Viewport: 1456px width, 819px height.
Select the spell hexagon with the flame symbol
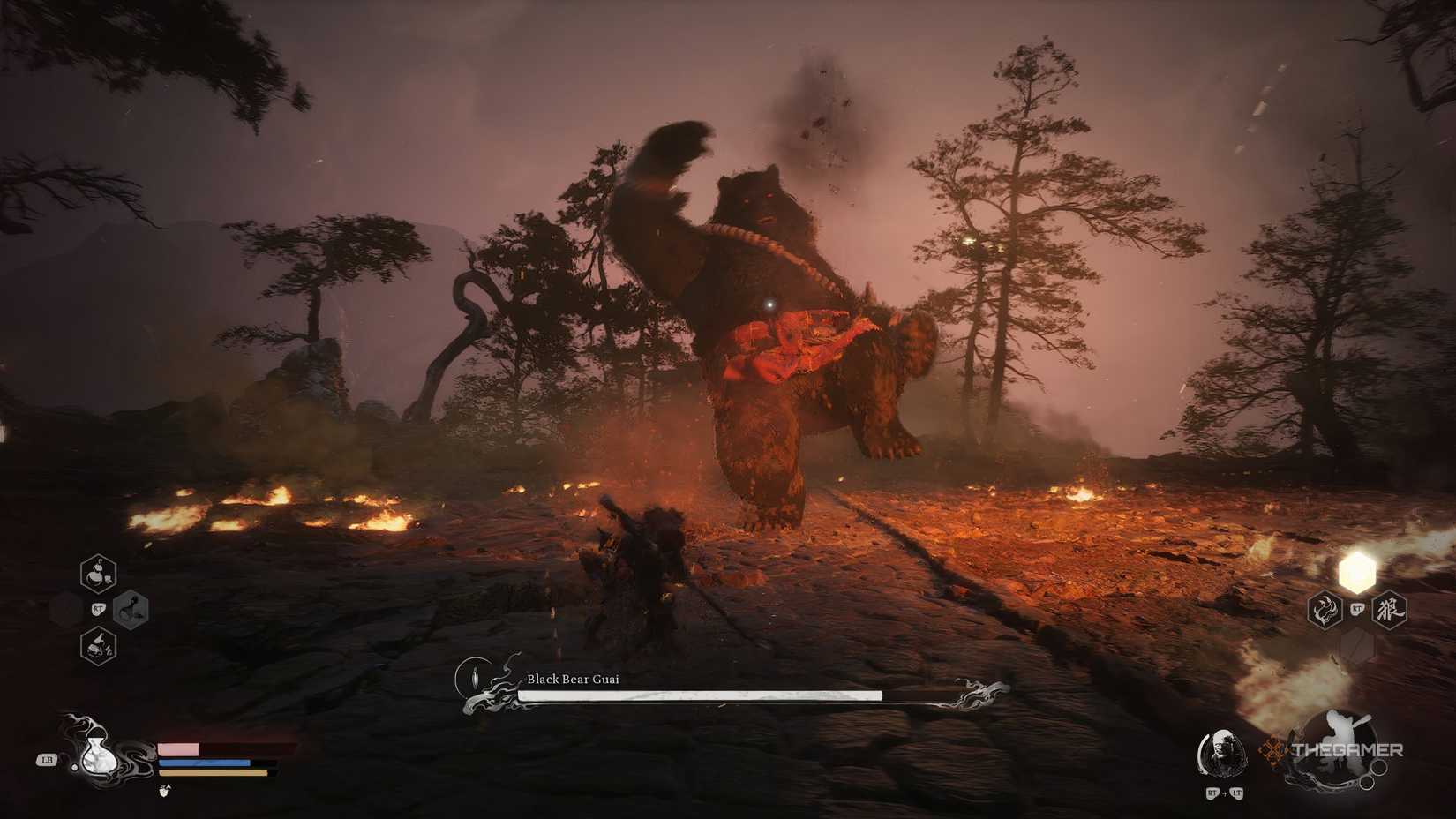coord(1325,609)
